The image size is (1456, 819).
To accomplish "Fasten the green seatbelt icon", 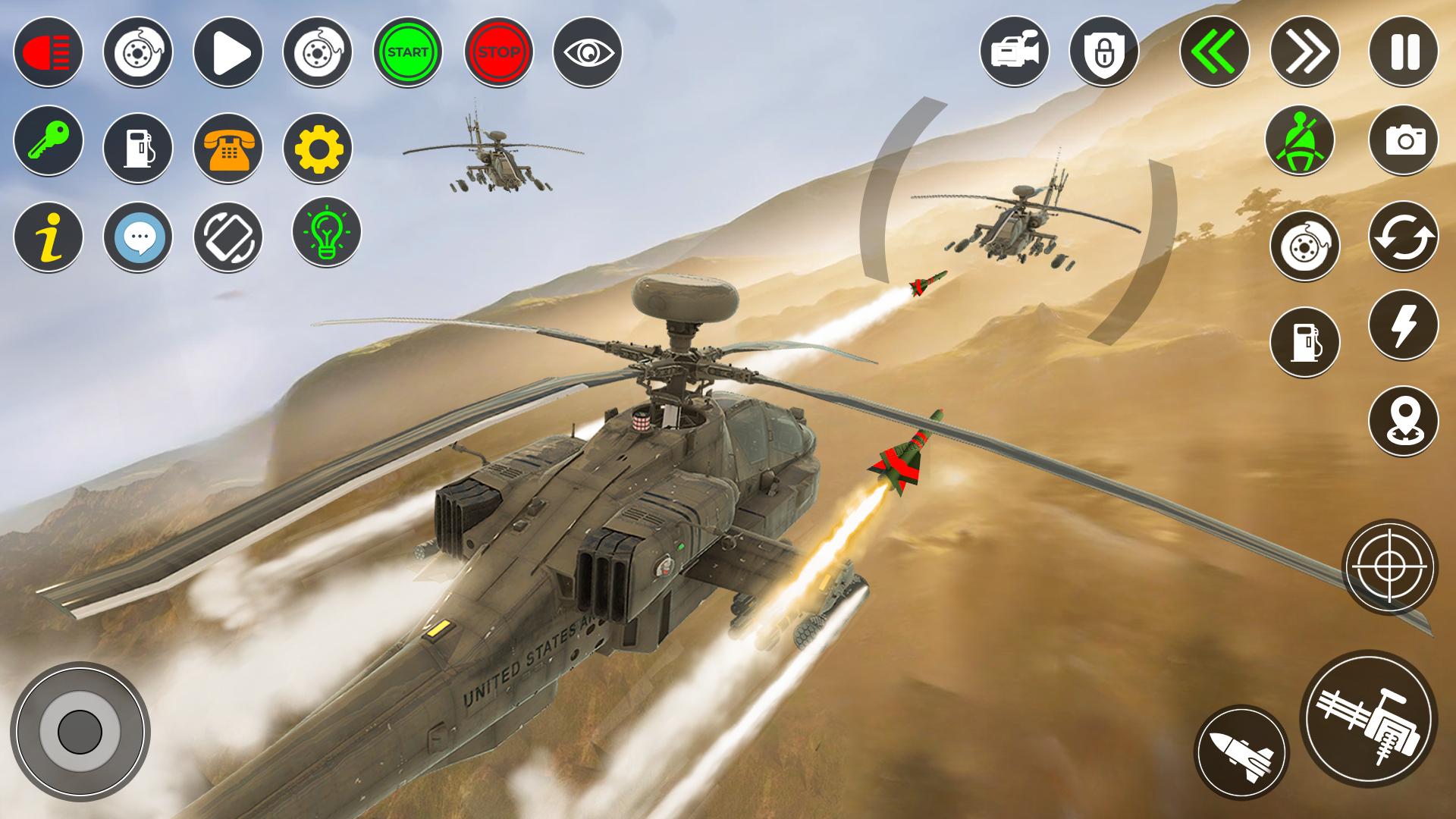I will (x=1300, y=140).
